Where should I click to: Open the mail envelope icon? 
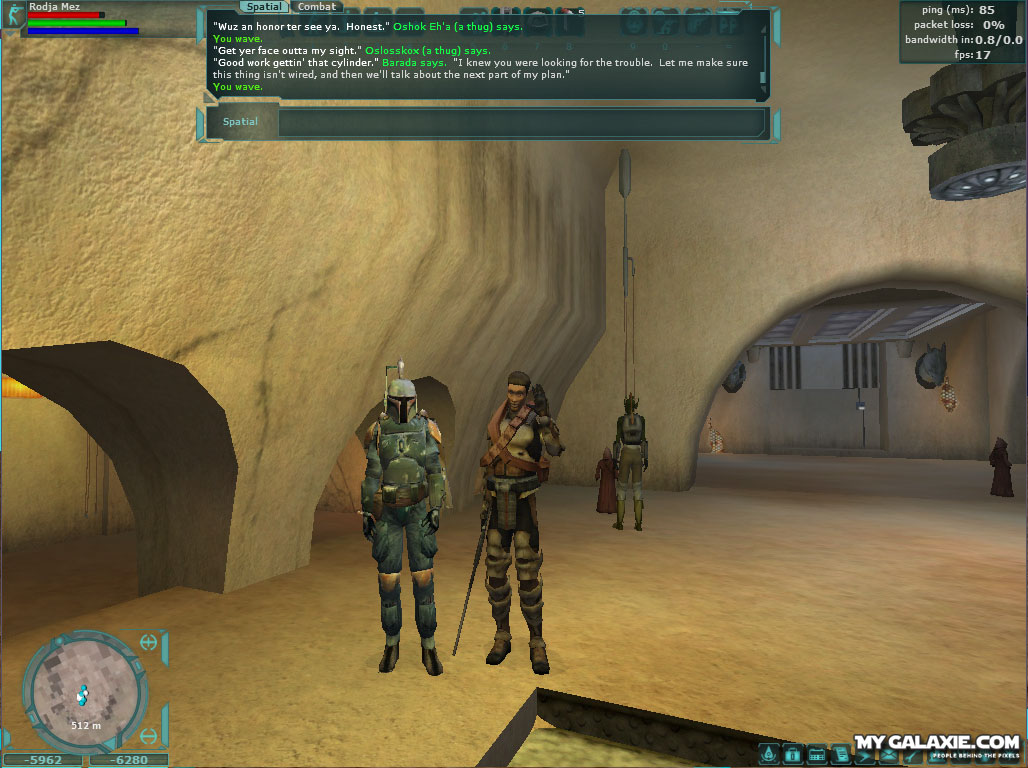click(887, 754)
